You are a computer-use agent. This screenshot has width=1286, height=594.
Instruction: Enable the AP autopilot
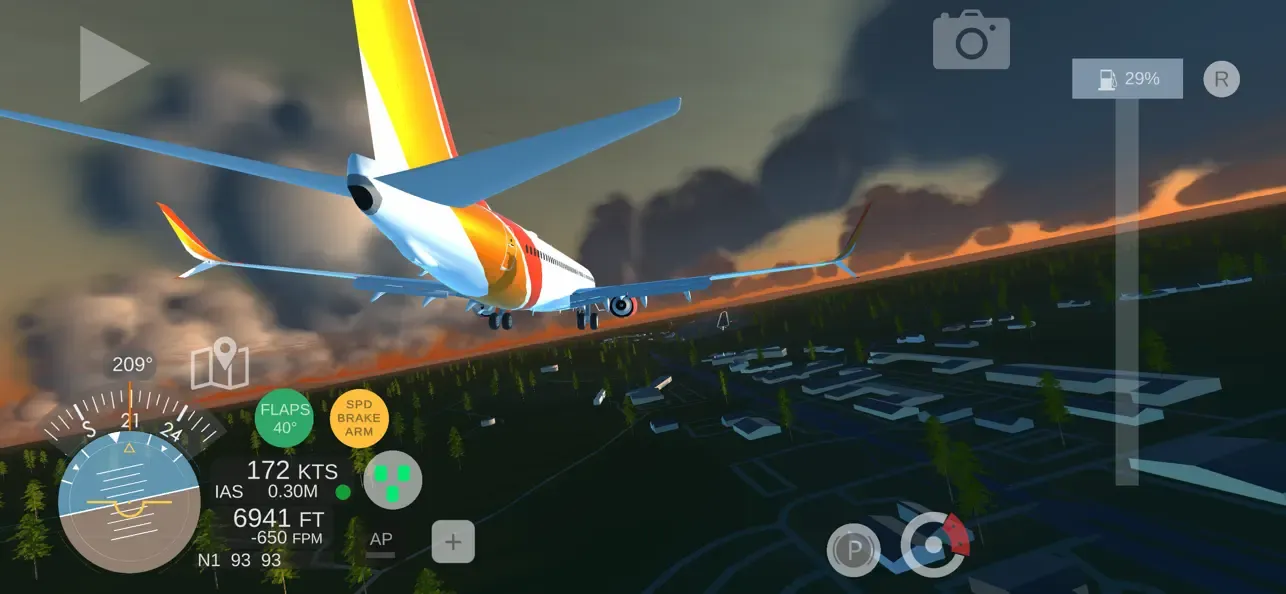(x=381, y=541)
